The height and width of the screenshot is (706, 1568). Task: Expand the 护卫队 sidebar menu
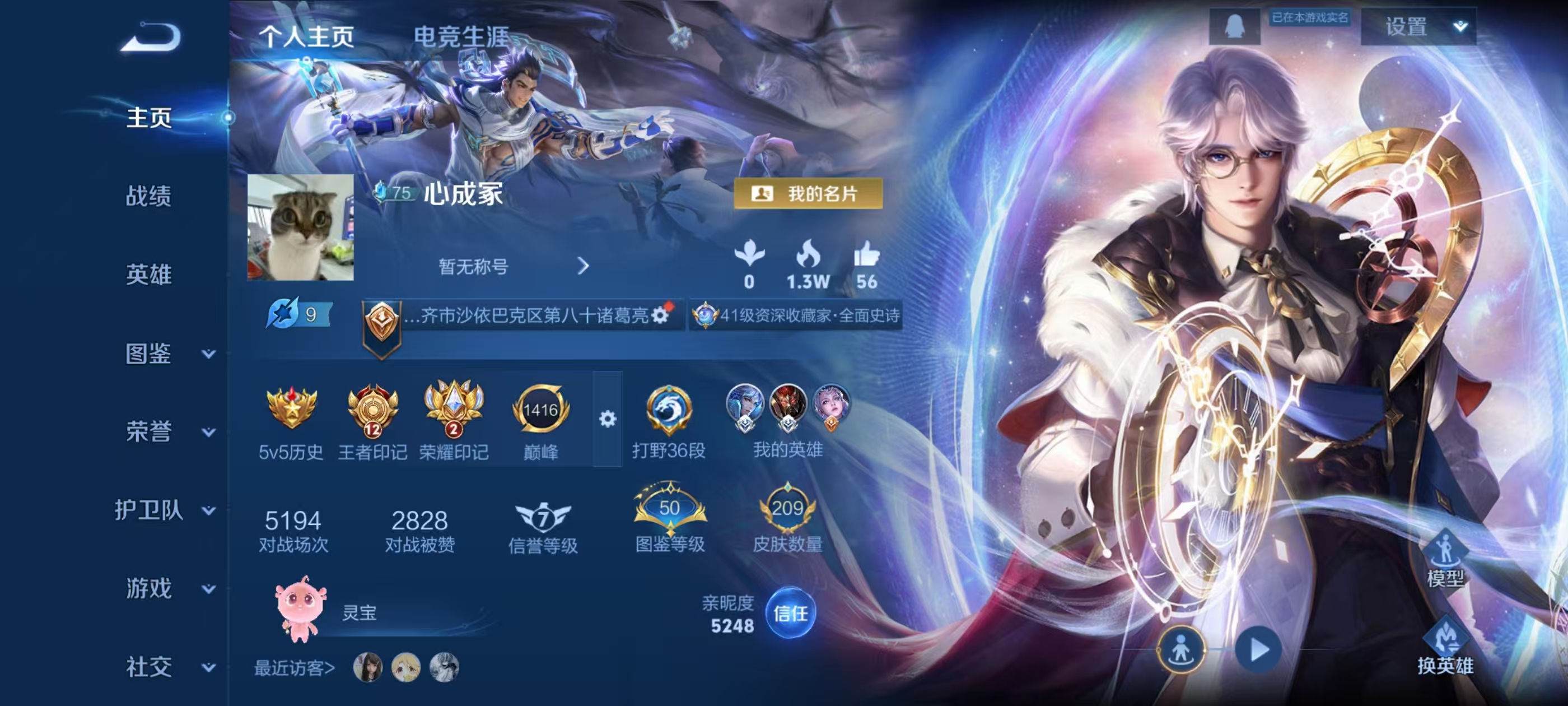tap(164, 510)
